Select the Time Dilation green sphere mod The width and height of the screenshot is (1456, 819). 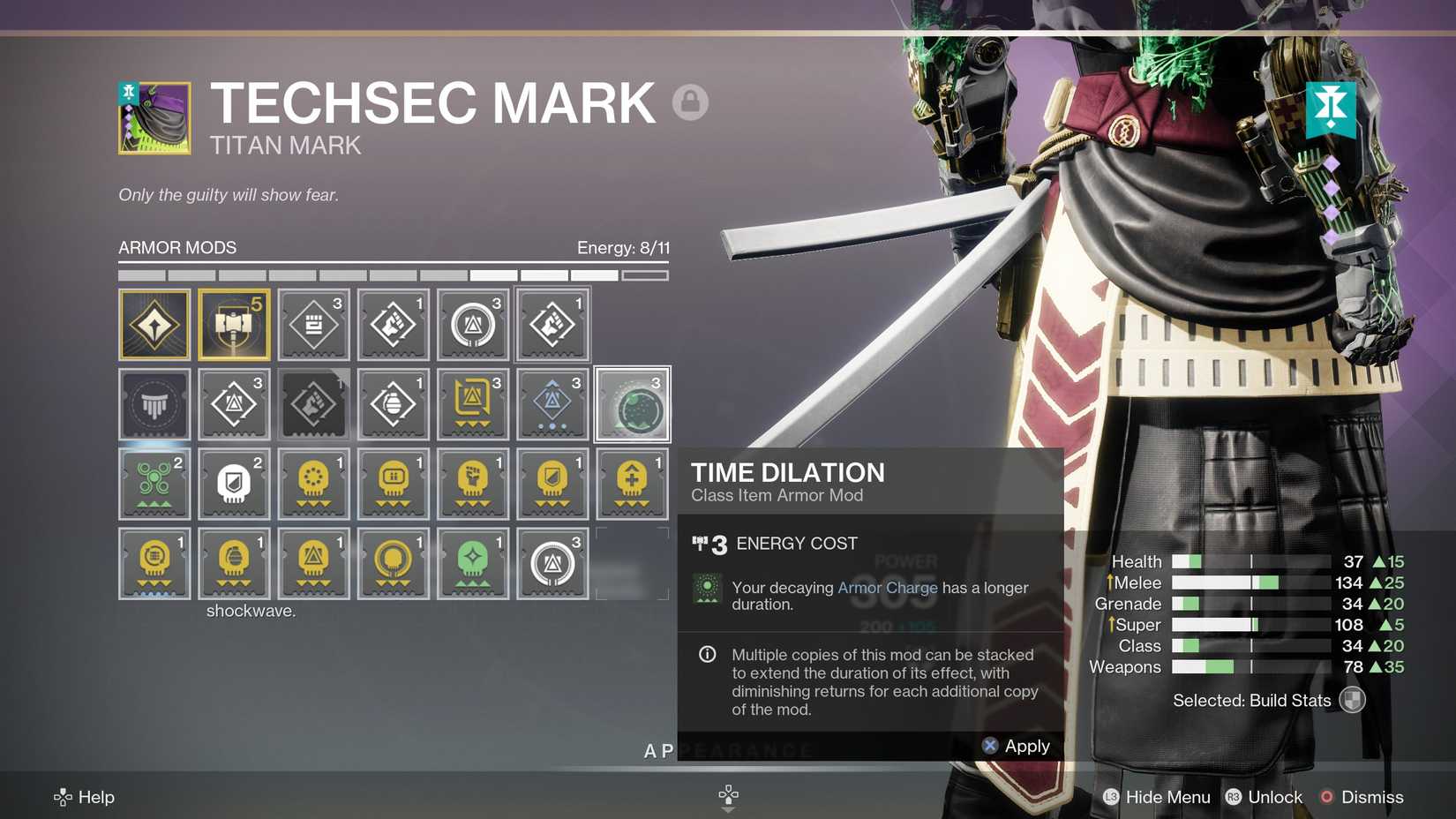point(631,404)
